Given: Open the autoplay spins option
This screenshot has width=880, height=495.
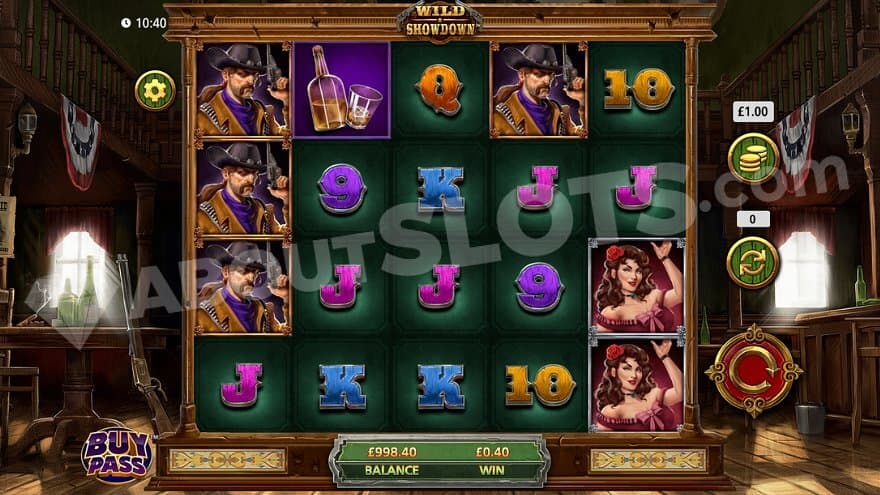Looking at the screenshot, I should pos(753,262).
